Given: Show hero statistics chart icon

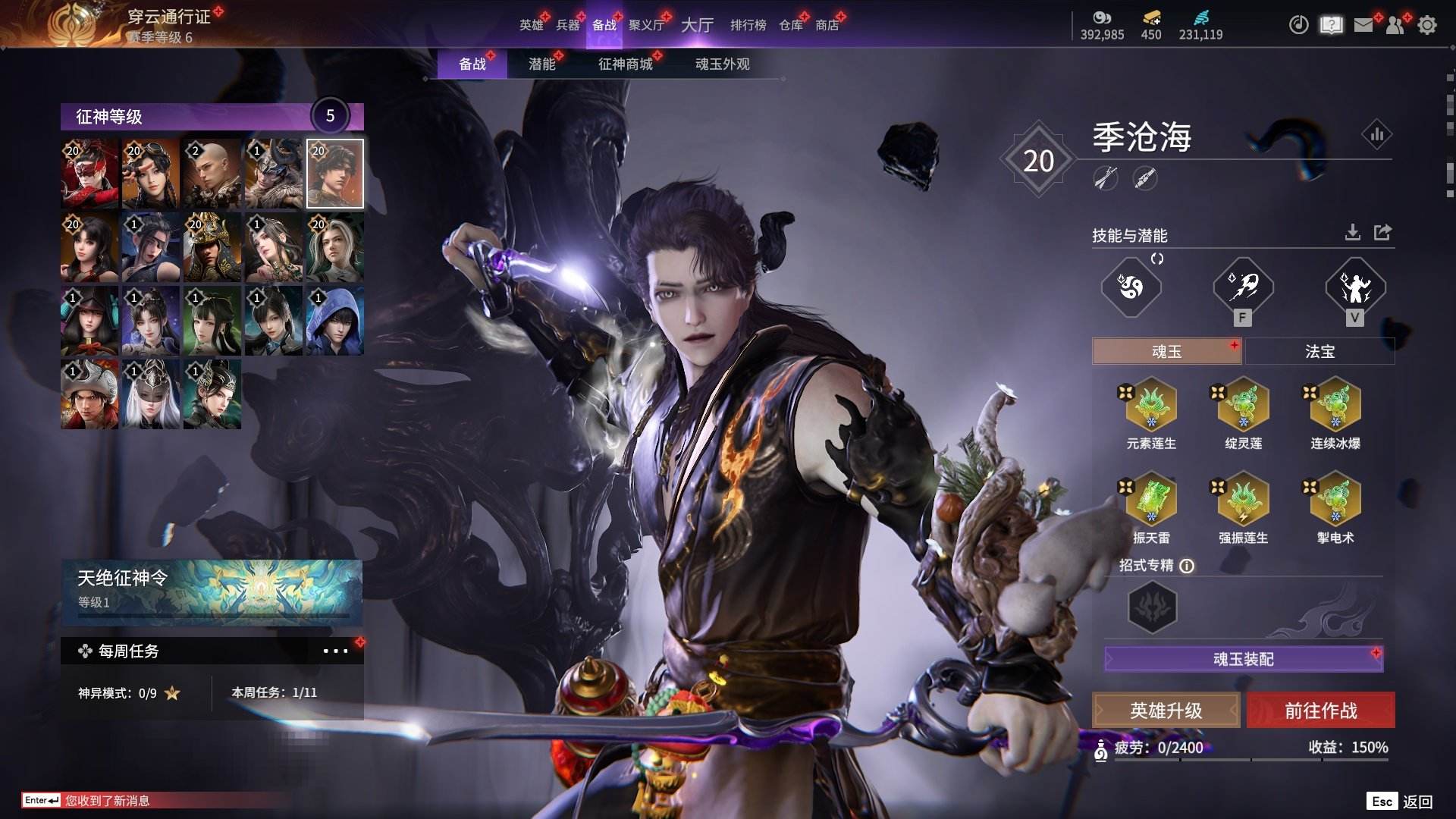Looking at the screenshot, I should click(1376, 135).
